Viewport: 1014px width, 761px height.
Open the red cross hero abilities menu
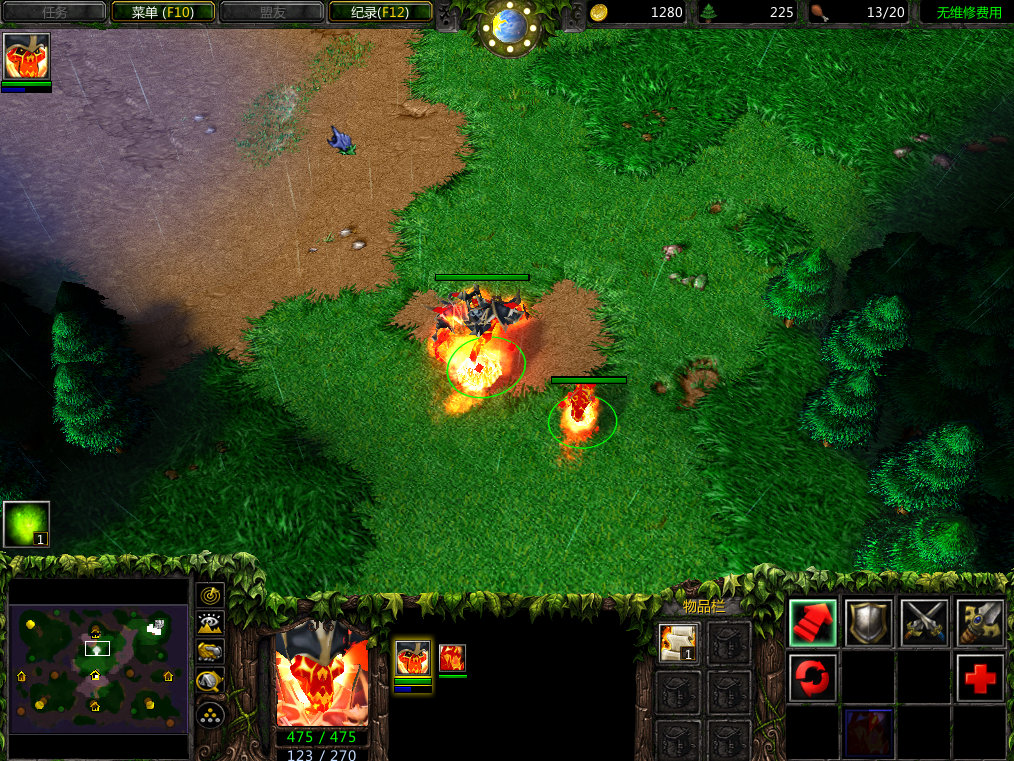980,678
